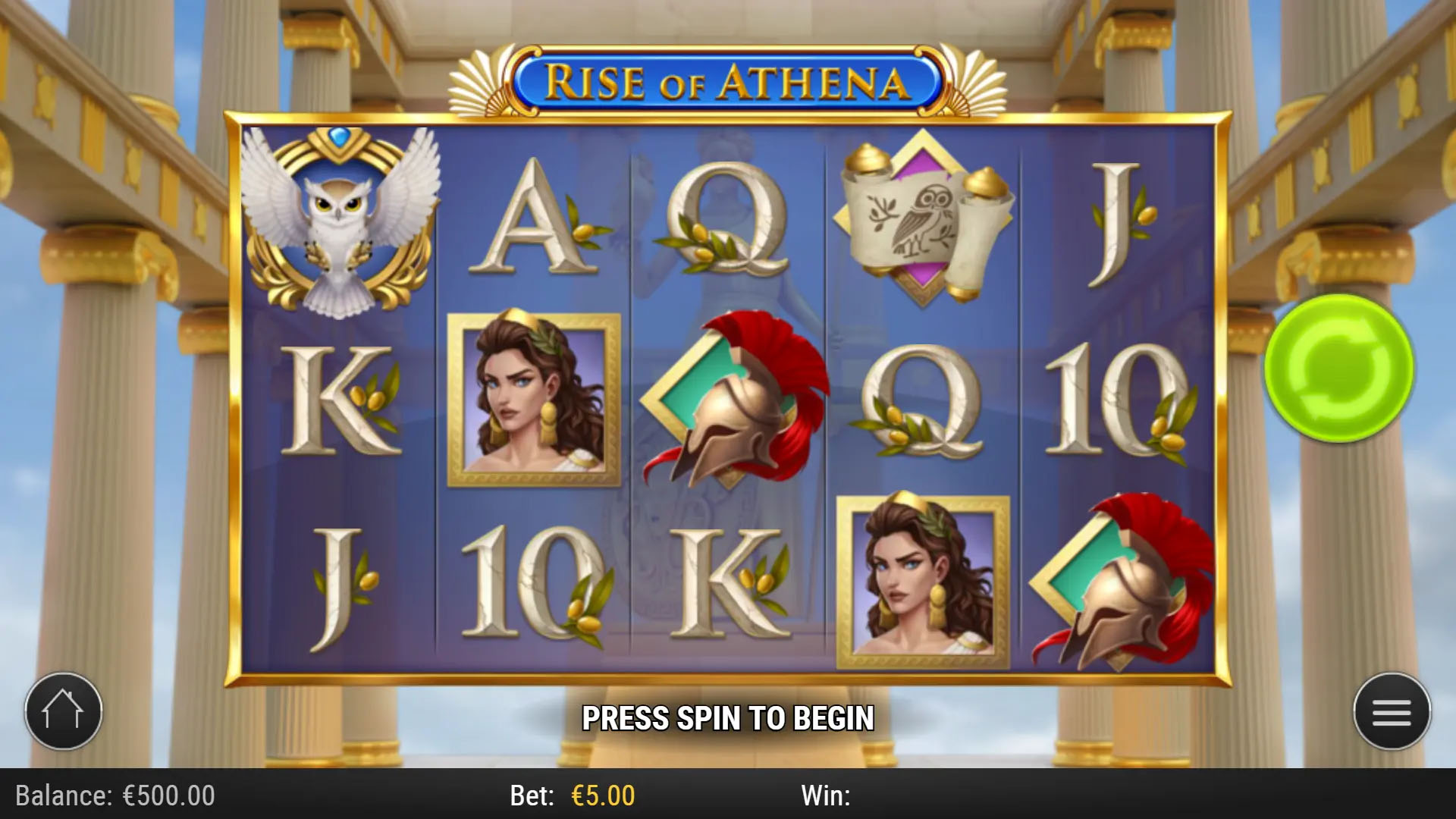
Task: Open the hamburger game menu
Action: [x=1392, y=709]
